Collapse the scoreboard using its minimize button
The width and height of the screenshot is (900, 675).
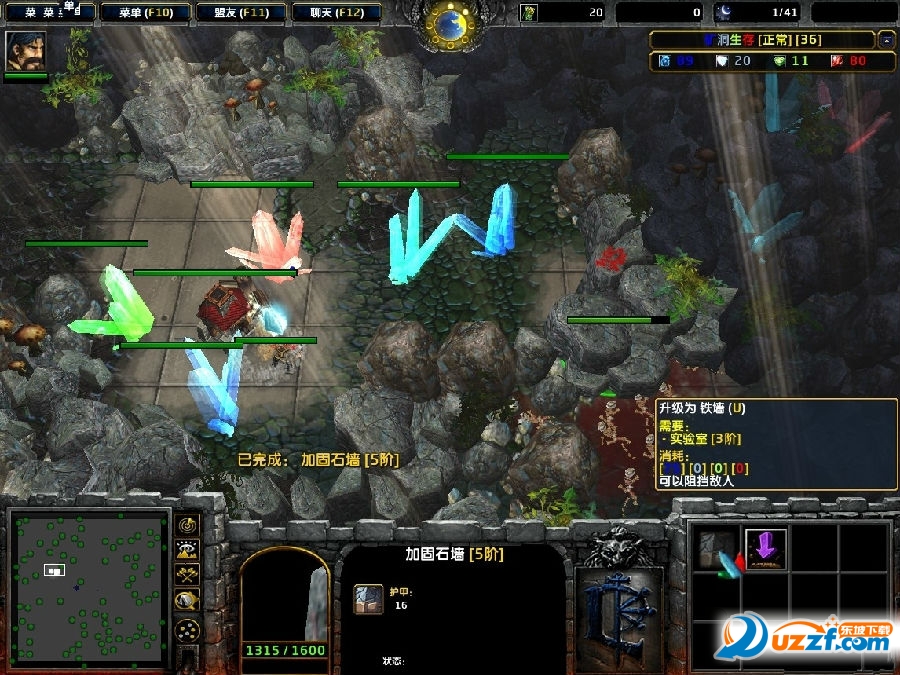pos(887,40)
